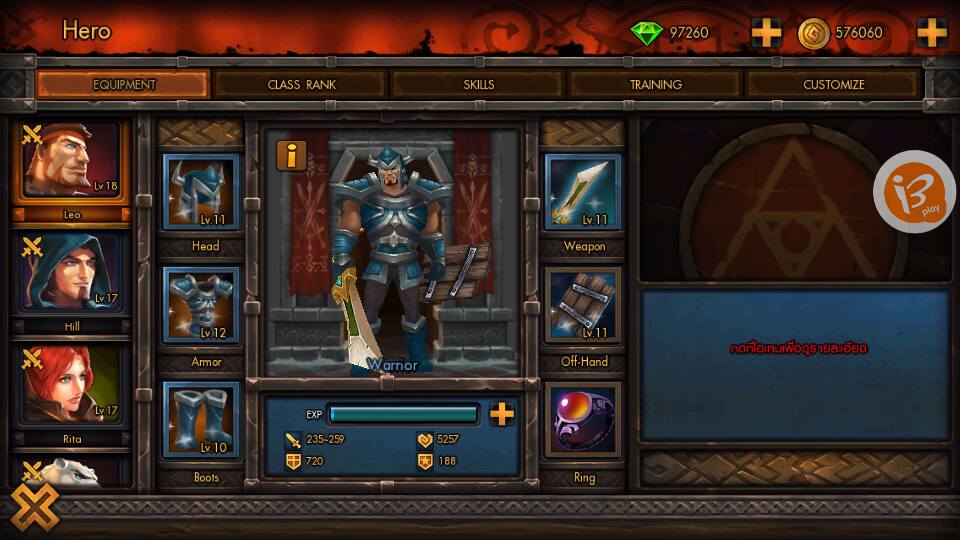Add EXP with the plus button
Image resolution: width=960 pixels, height=540 pixels.
[502, 414]
